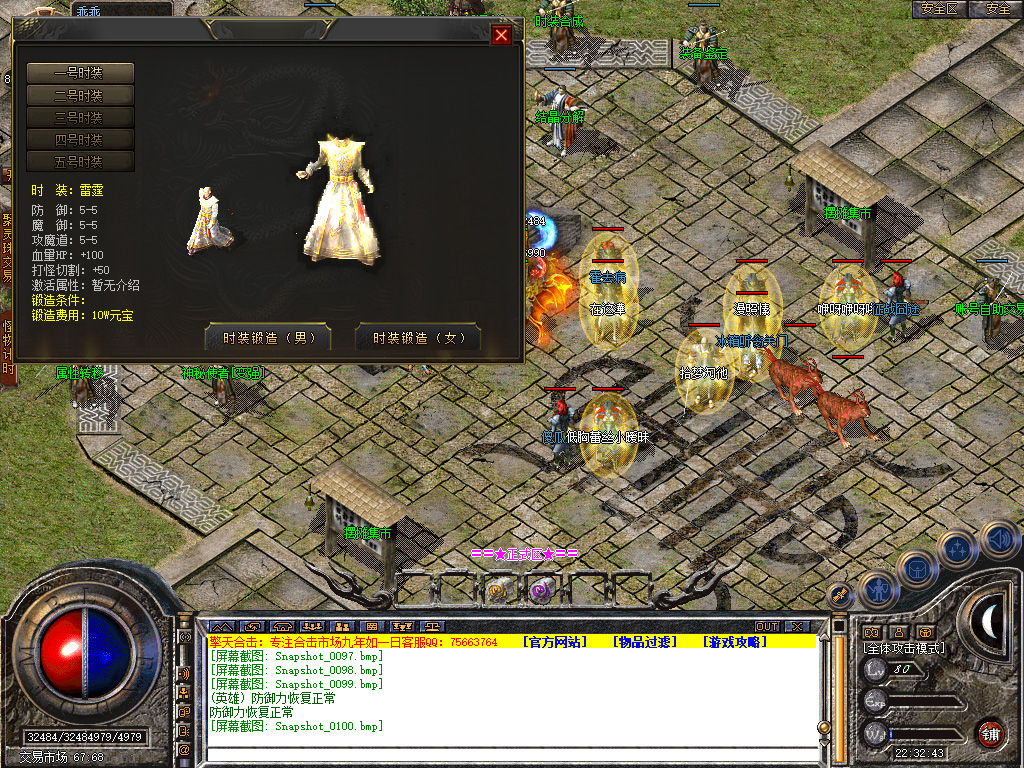Choose the 二号时装 option
This screenshot has width=1024, height=768.
click(x=80, y=95)
